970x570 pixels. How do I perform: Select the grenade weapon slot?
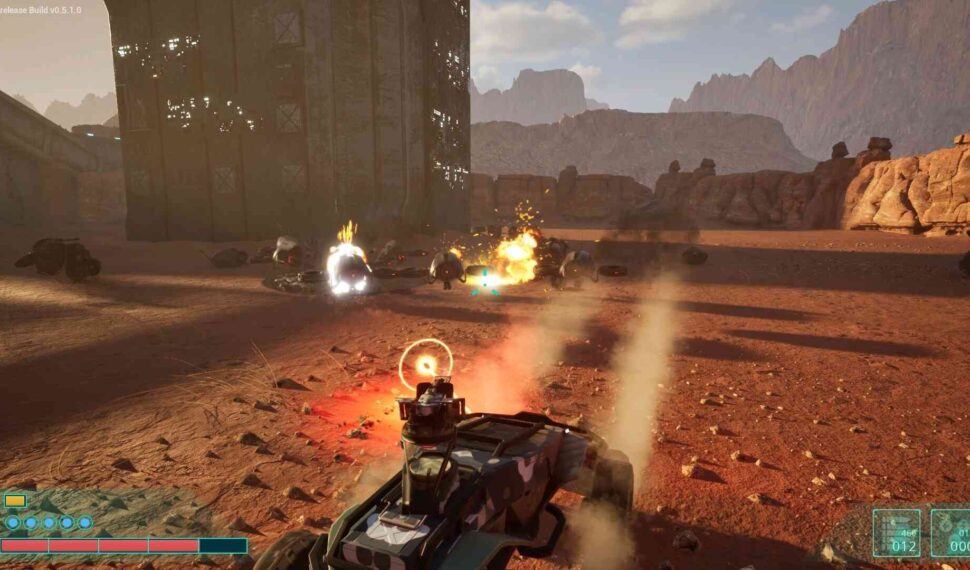[951, 533]
